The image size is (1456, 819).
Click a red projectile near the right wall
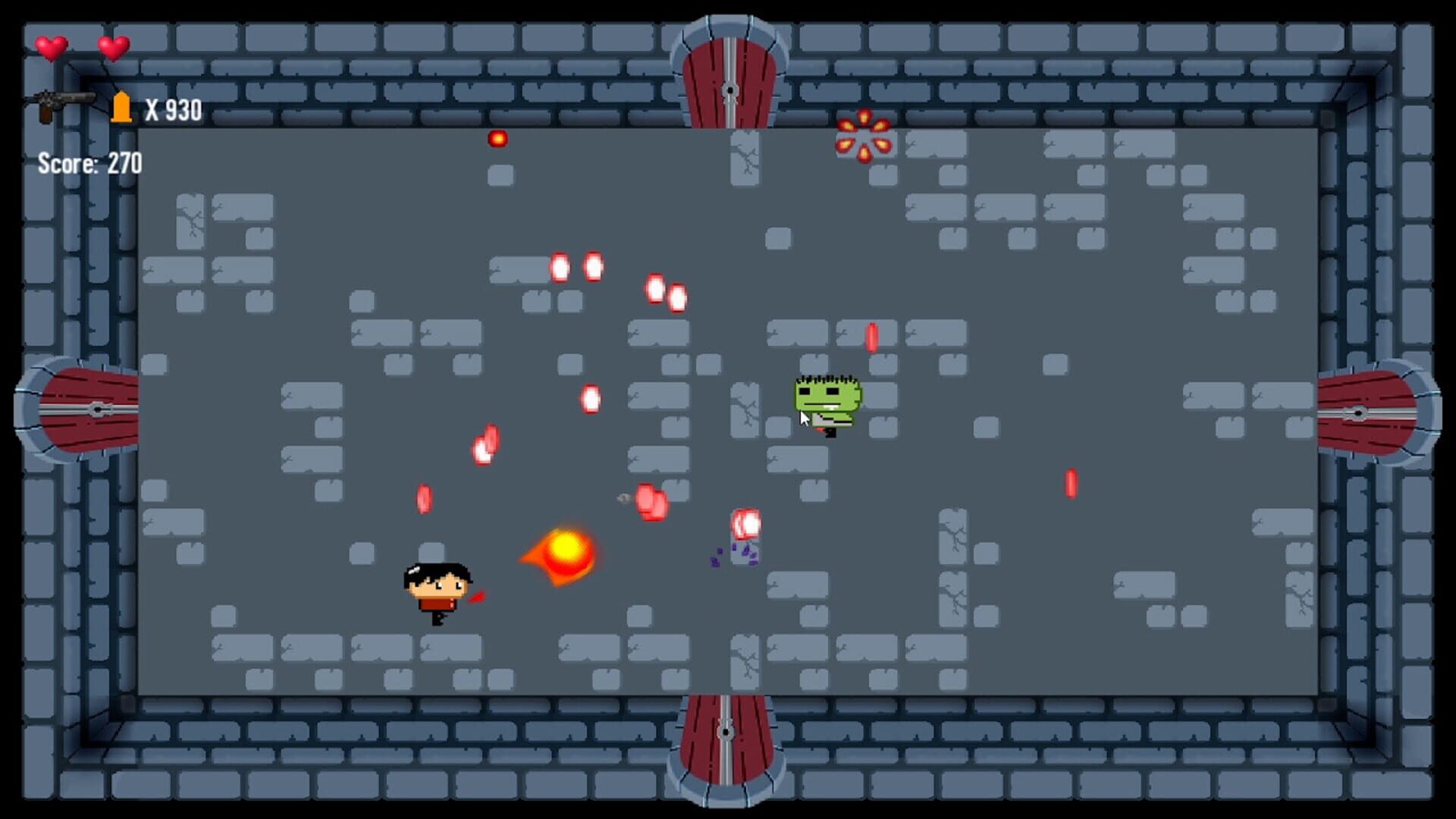(1072, 482)
